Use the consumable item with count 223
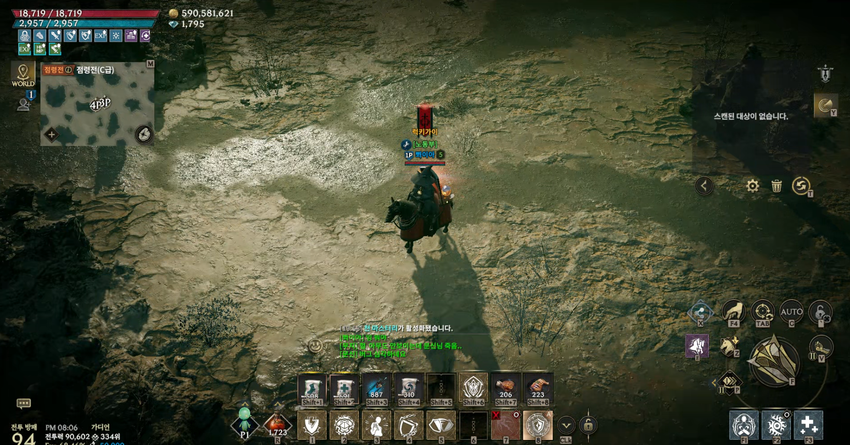This screenshot has height=445, width=850. (538, 387)
